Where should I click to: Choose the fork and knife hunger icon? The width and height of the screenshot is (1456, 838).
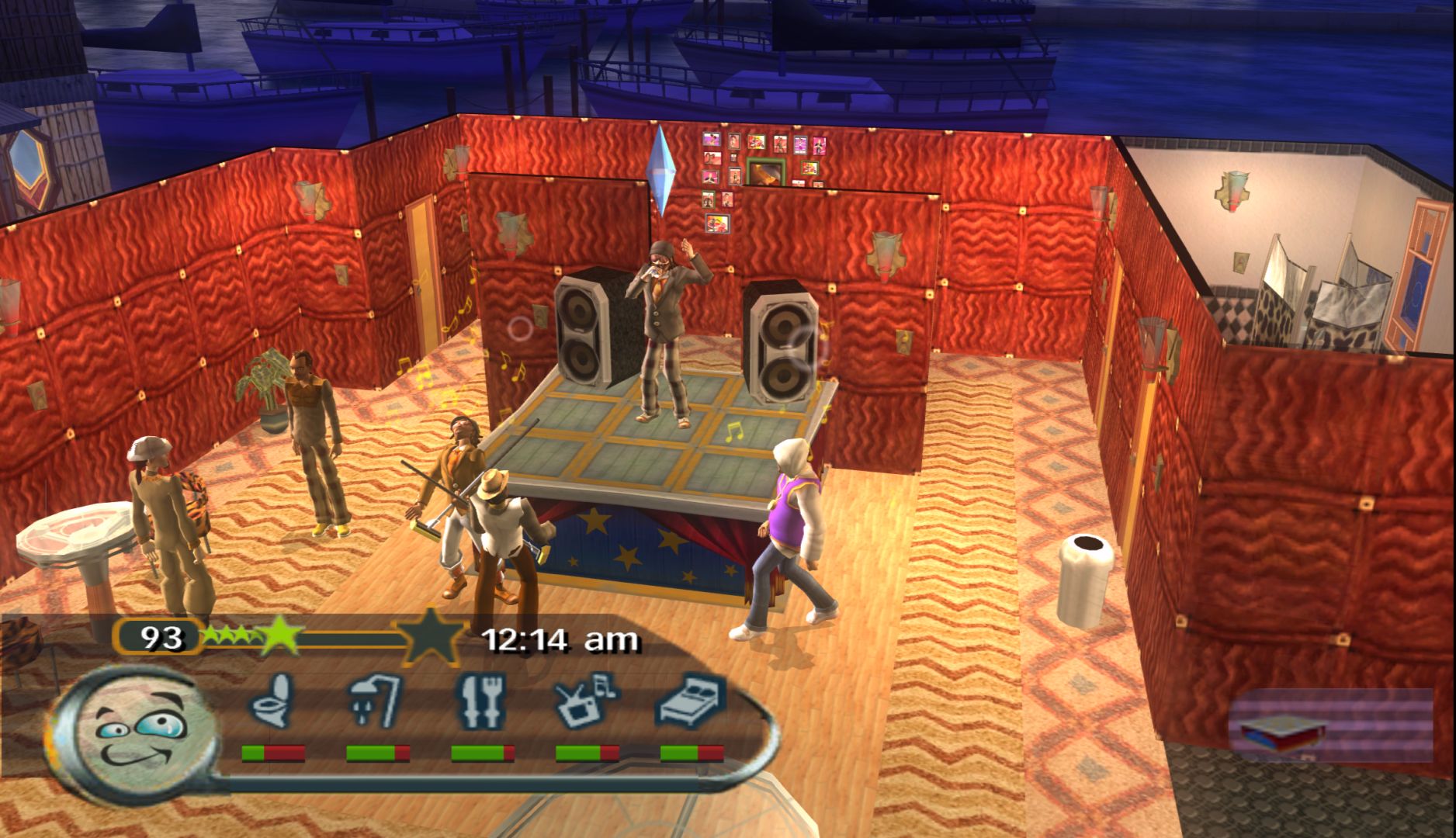click(481, 702)
